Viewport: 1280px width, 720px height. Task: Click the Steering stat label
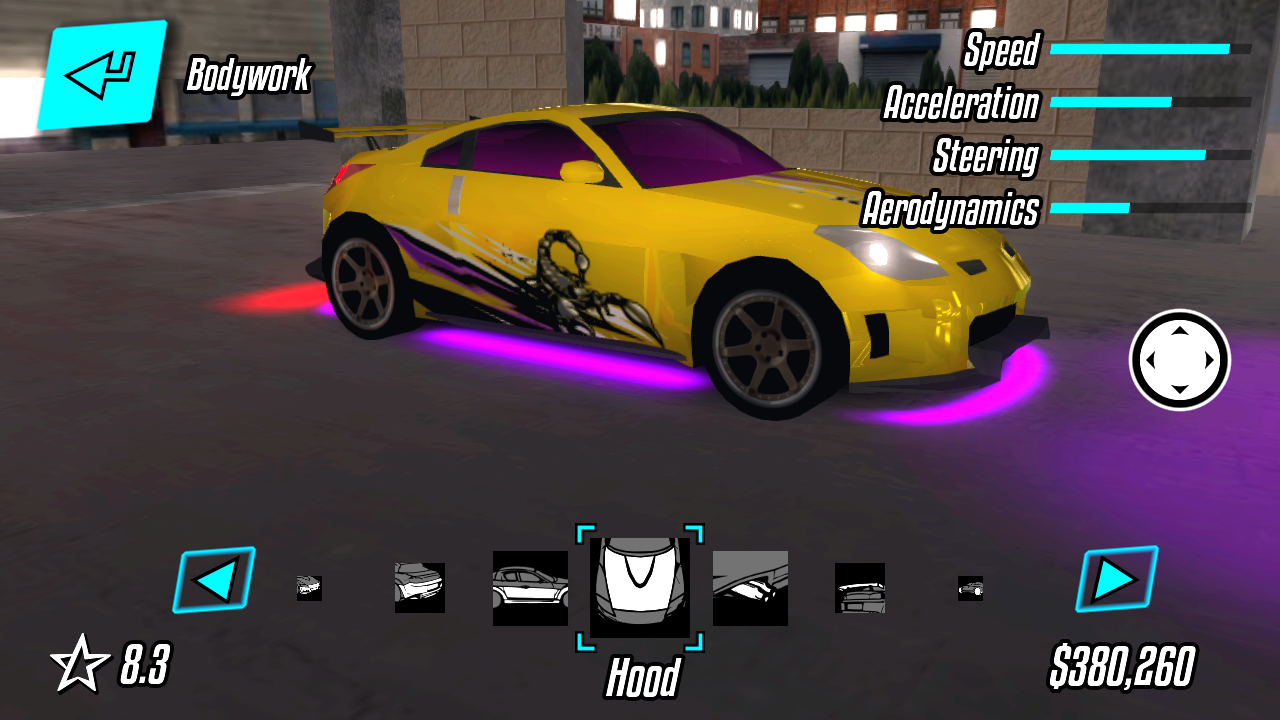985,157
